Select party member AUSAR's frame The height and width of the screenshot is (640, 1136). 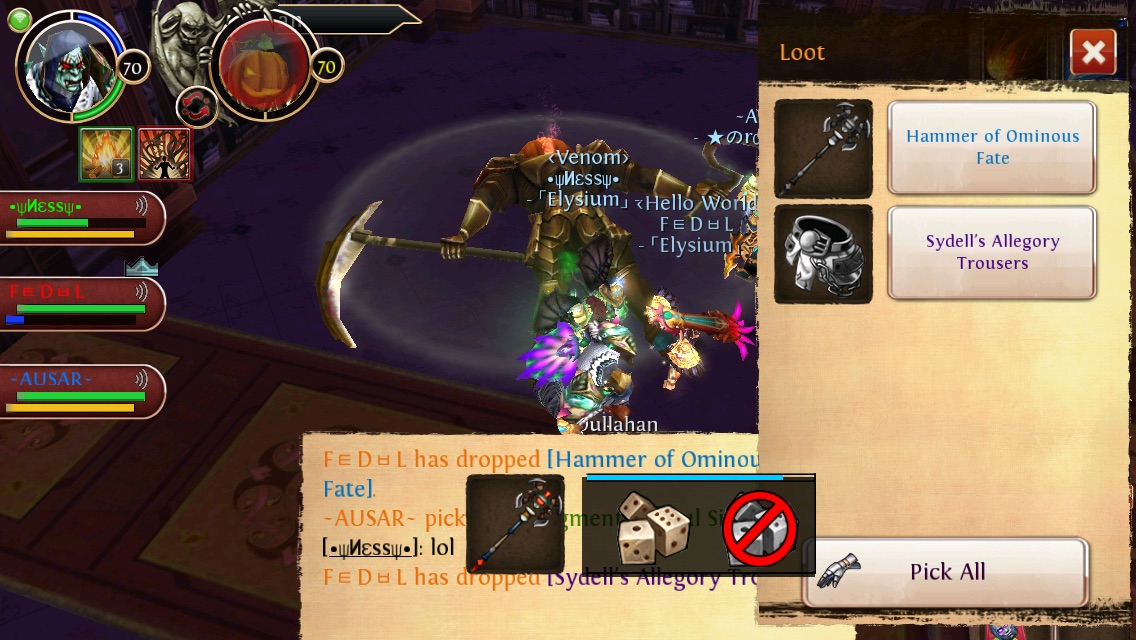[78, 392]
